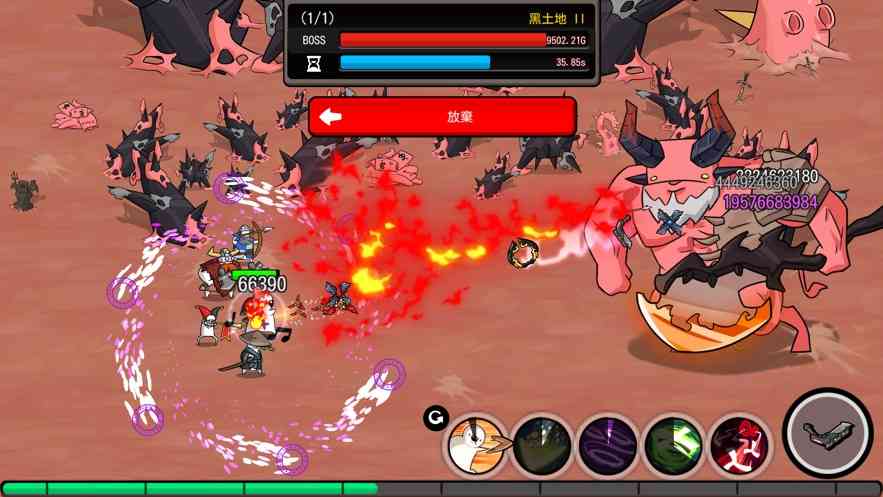Click the red 放棄 give-up button

point(442,116)
